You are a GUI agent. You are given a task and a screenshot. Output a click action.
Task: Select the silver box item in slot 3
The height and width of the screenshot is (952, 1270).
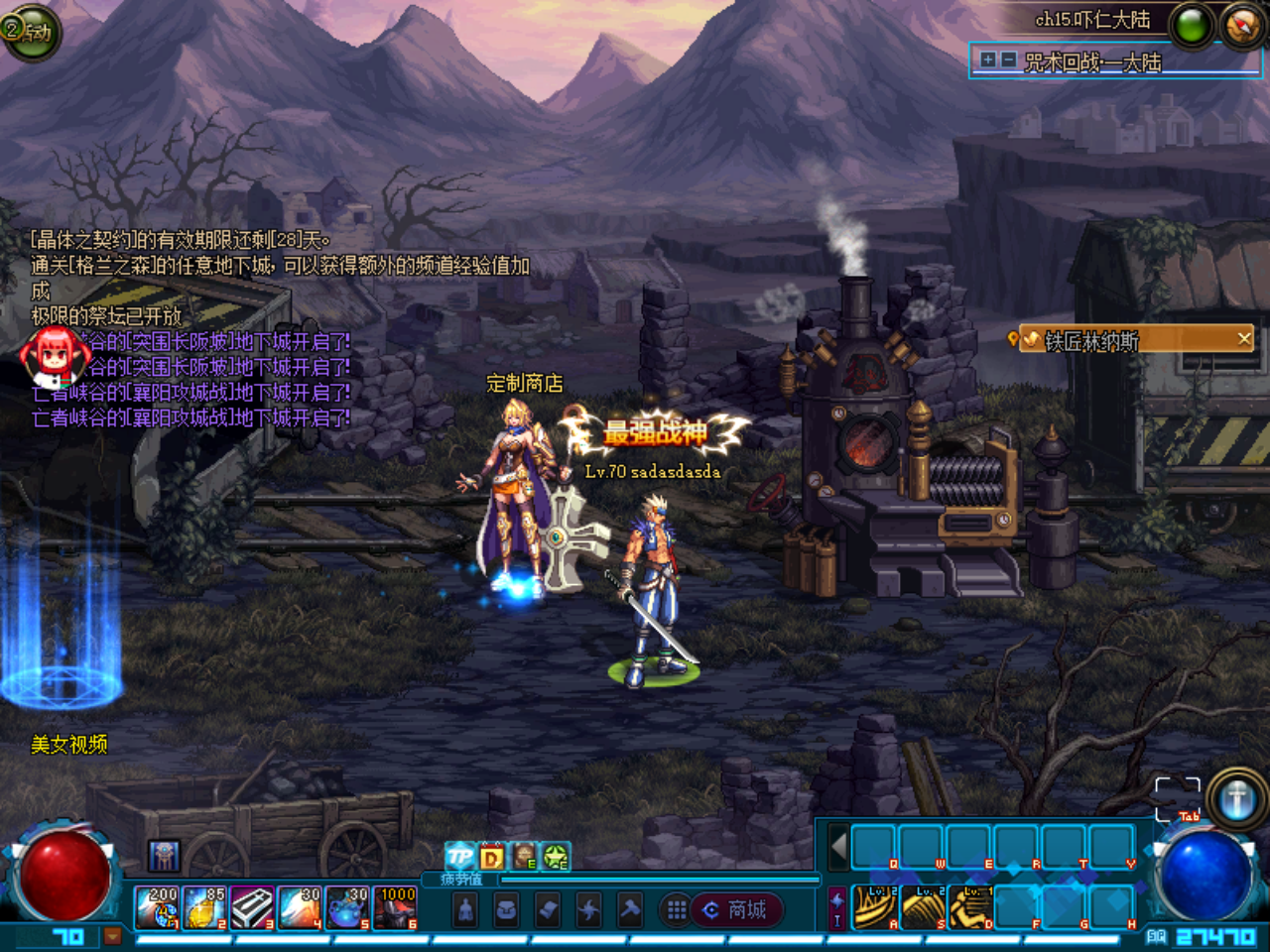(252, 908)
